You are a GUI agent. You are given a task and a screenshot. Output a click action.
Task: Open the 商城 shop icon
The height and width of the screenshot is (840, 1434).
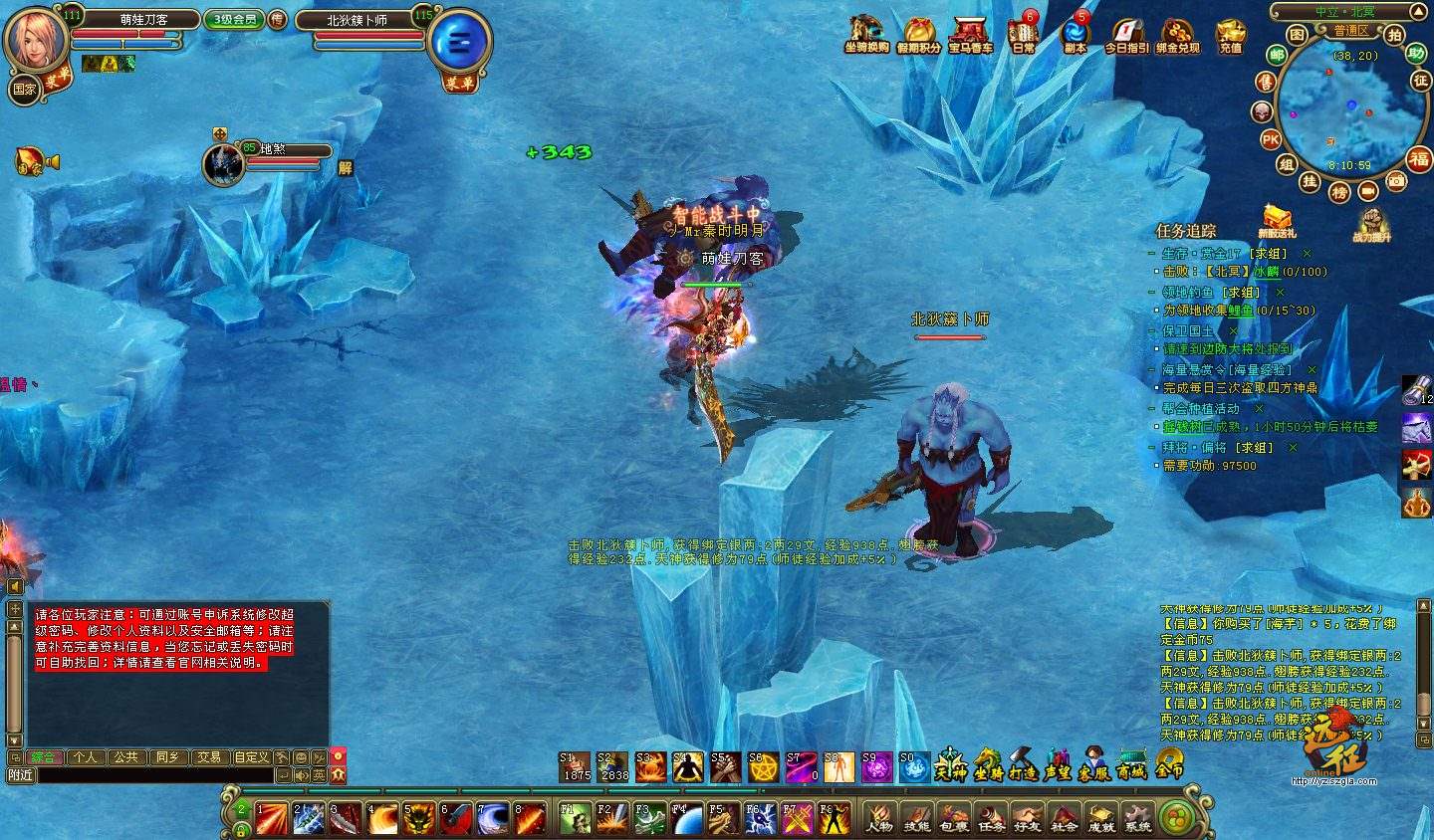[x=1131, y=765]
